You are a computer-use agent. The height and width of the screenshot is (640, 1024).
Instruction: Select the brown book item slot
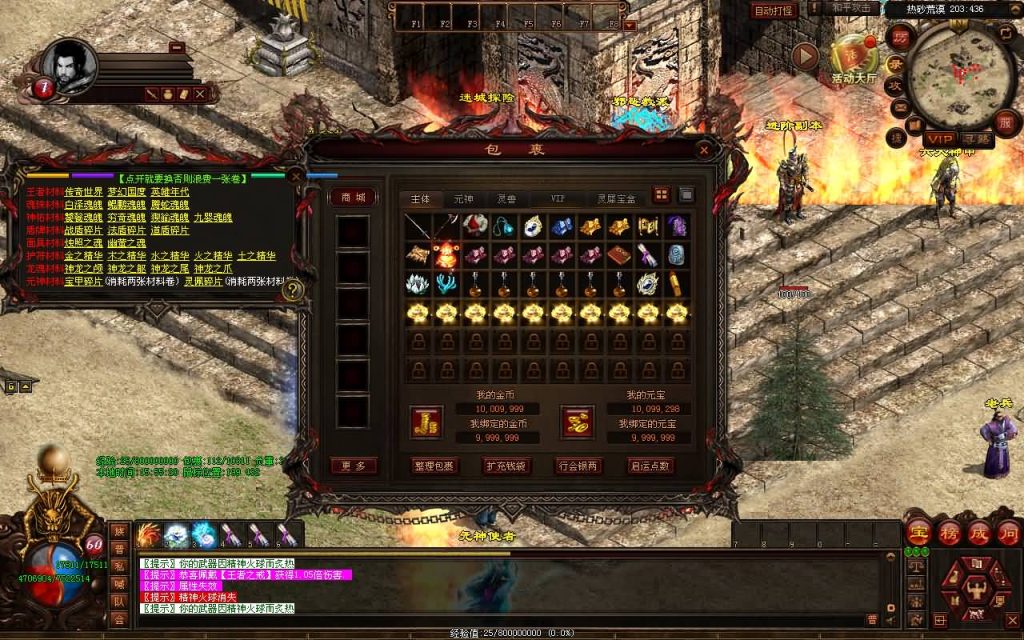click(620, 255)
